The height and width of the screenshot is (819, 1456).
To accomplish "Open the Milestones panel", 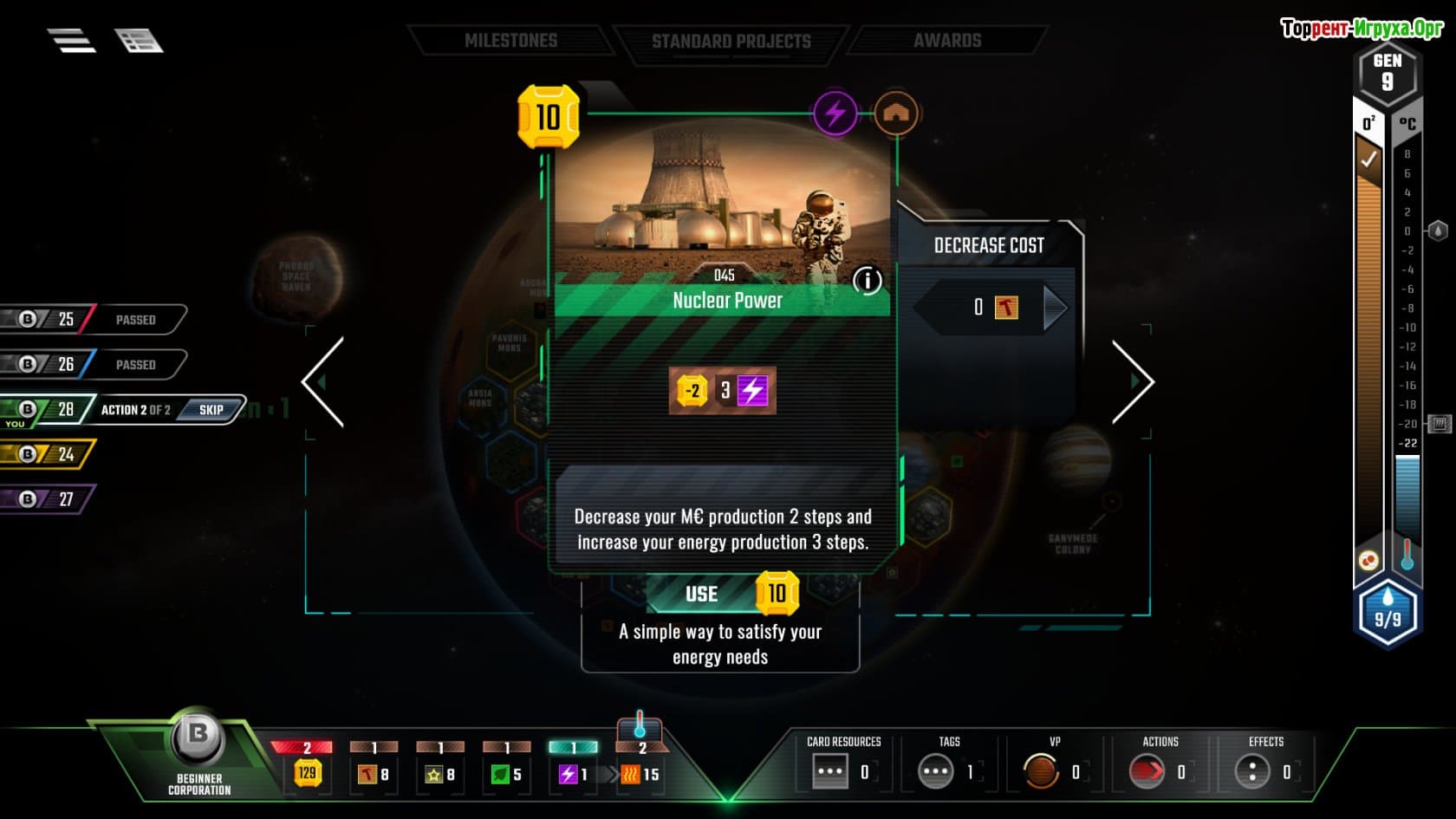I will 510,41.
